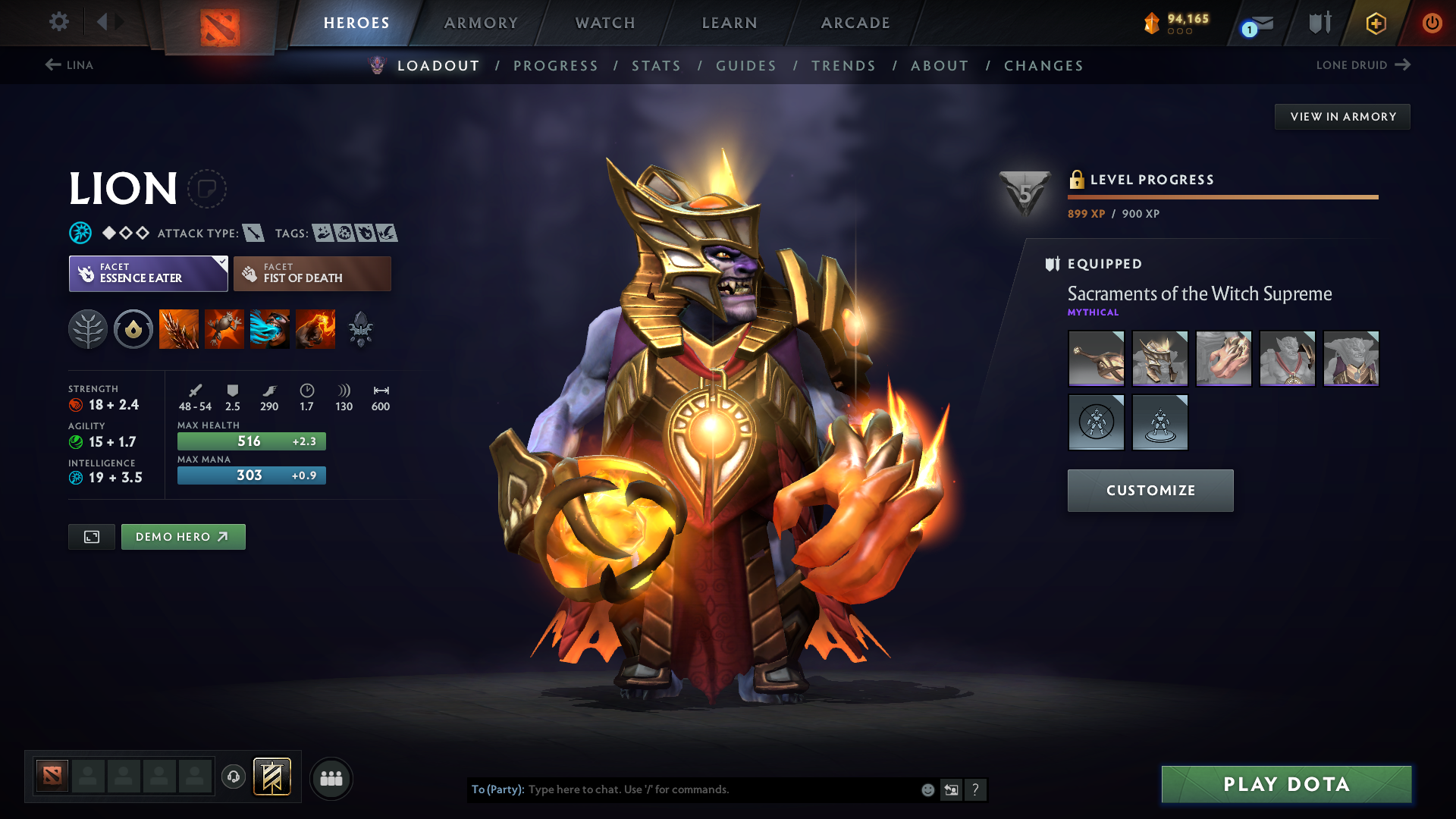Select Lion's Earth Spike ability icon
1456x819 pixels.
179,328
